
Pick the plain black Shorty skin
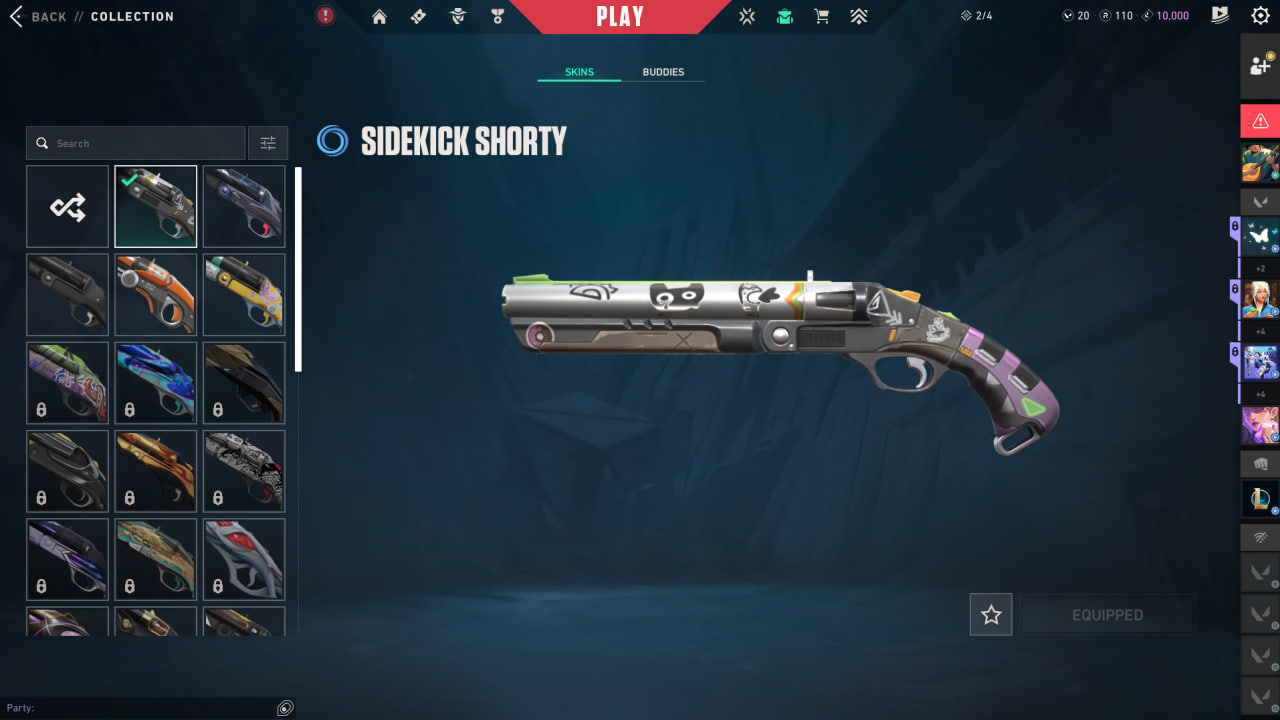(x=67, y=295)
